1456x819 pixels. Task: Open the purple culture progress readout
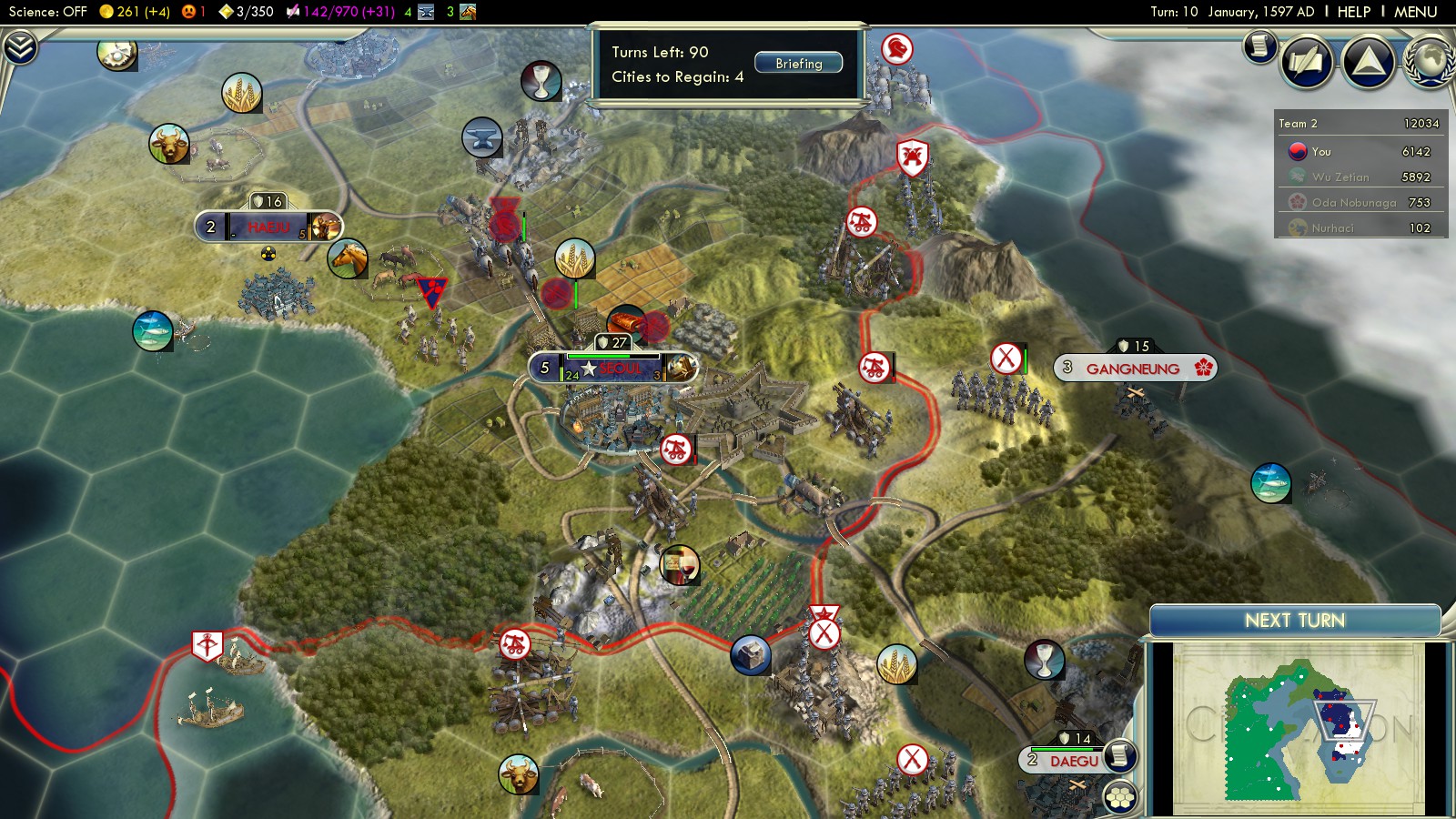[x=341, y=12]
